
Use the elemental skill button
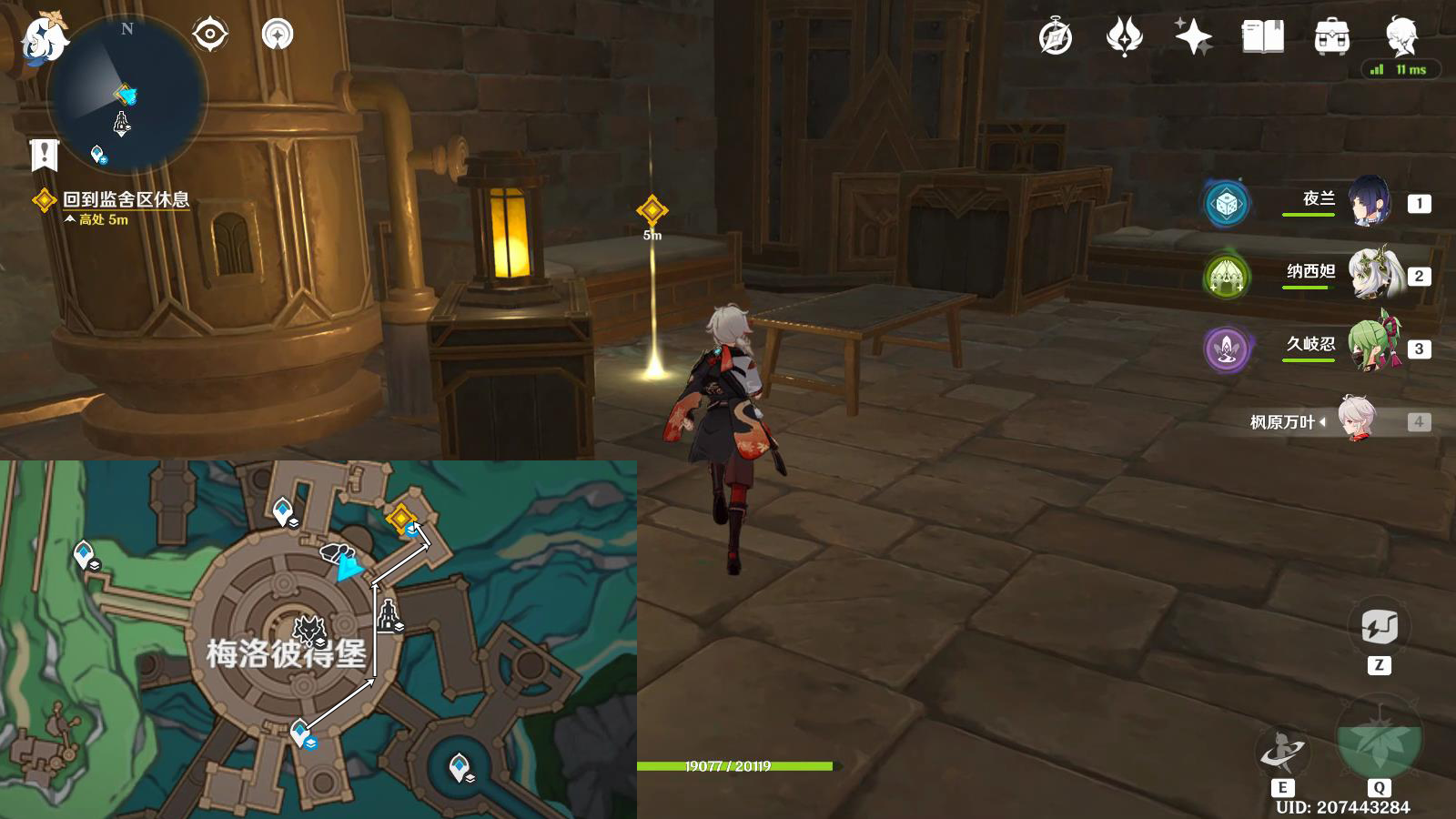[1282, 752]
